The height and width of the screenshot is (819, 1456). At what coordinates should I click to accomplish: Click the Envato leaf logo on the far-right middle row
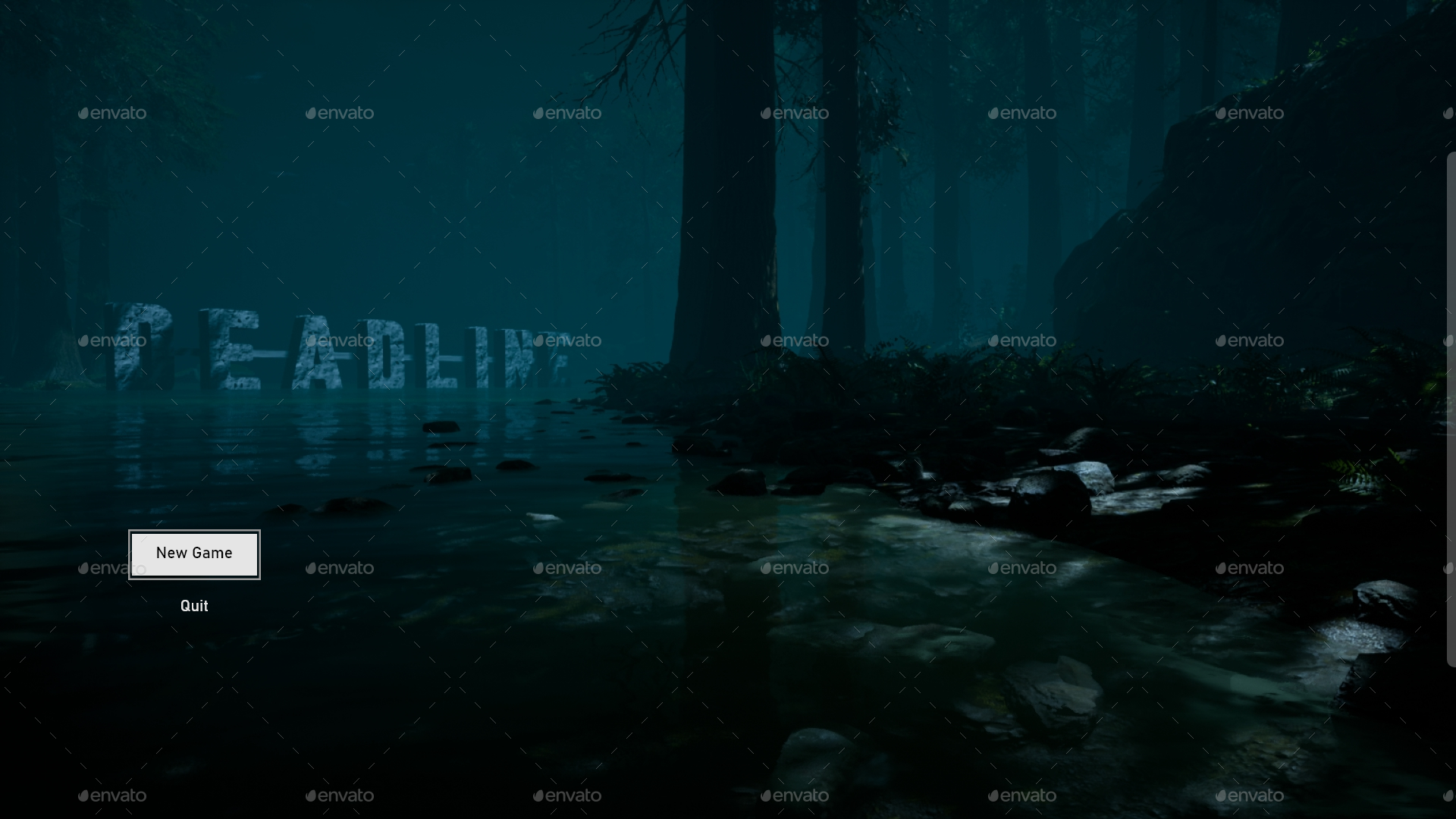click(1221, 340)
